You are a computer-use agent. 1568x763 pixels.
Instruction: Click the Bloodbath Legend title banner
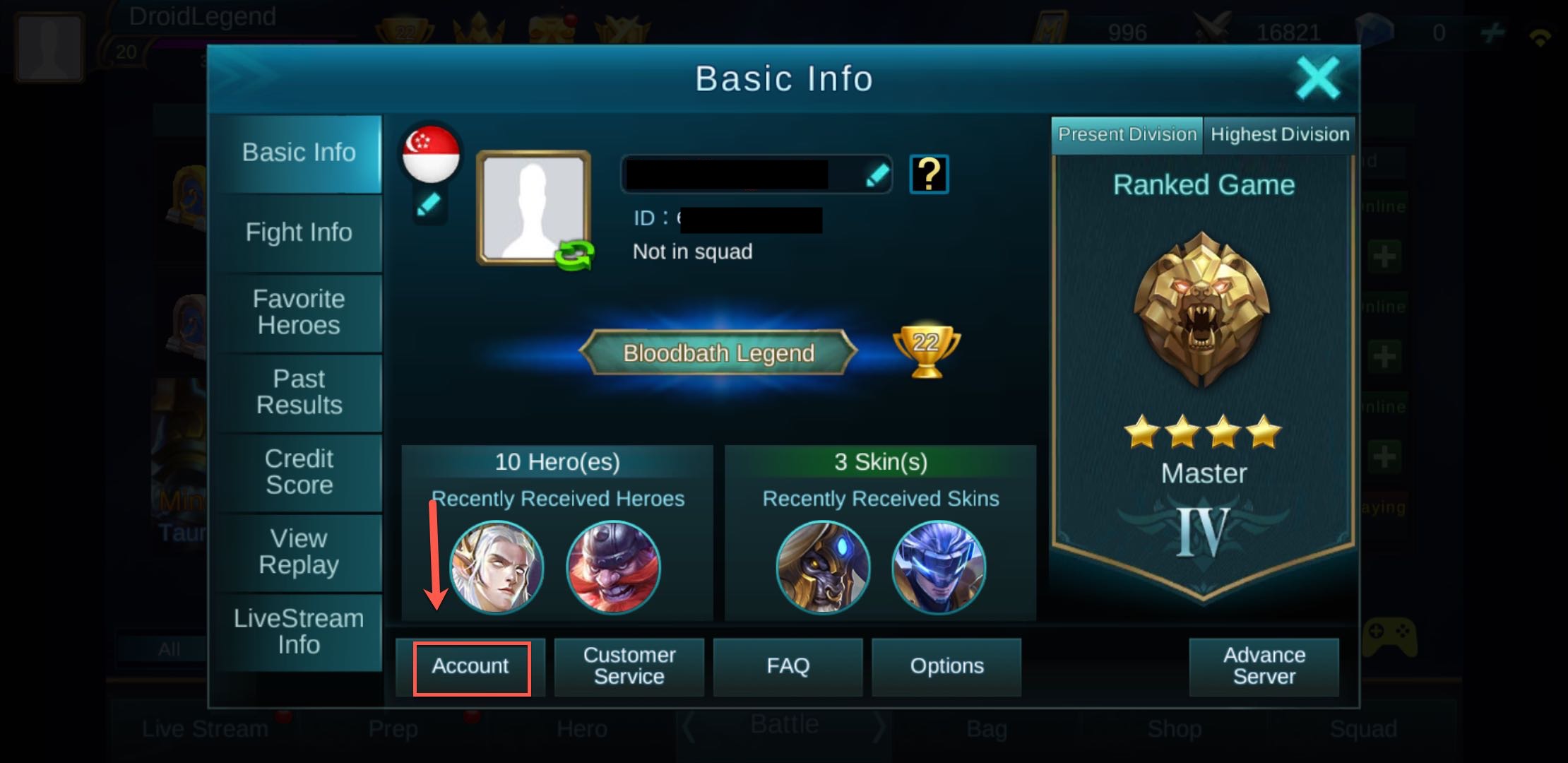click(718, 353)
